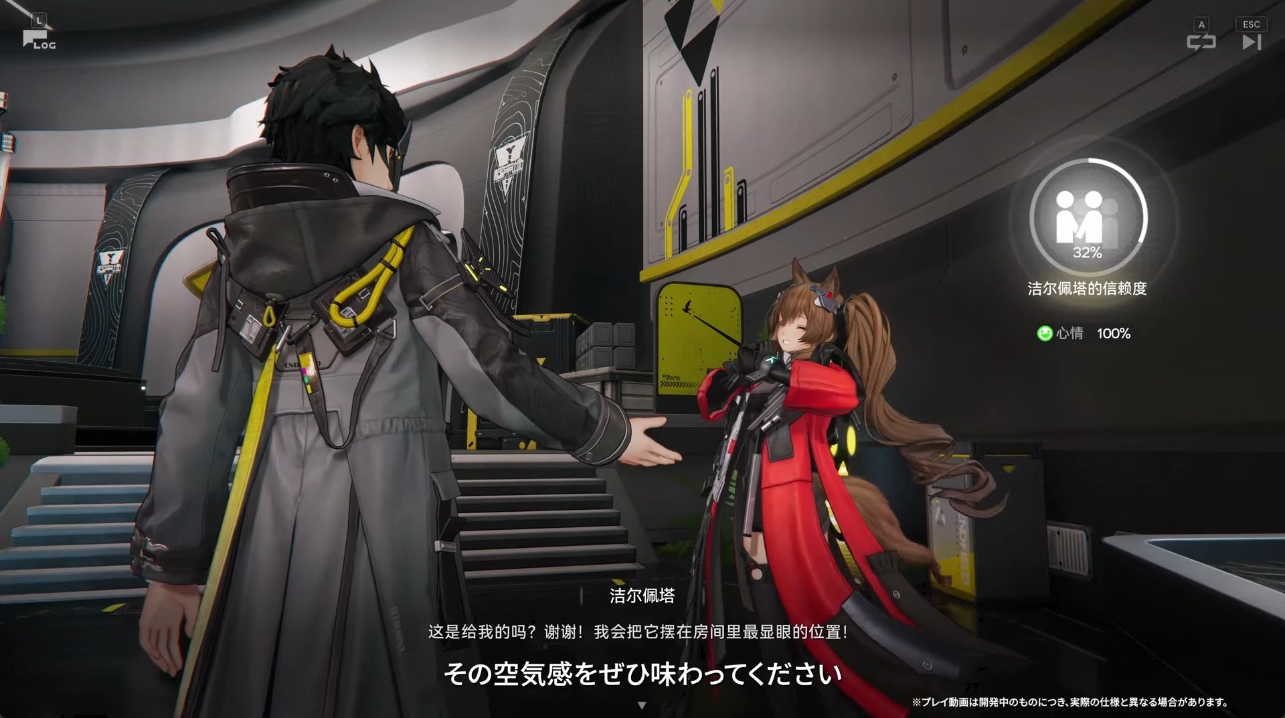Open the dialogue LOG
Image resolution: width=1285 pixels, height=718 pixels.
(38, 37)
